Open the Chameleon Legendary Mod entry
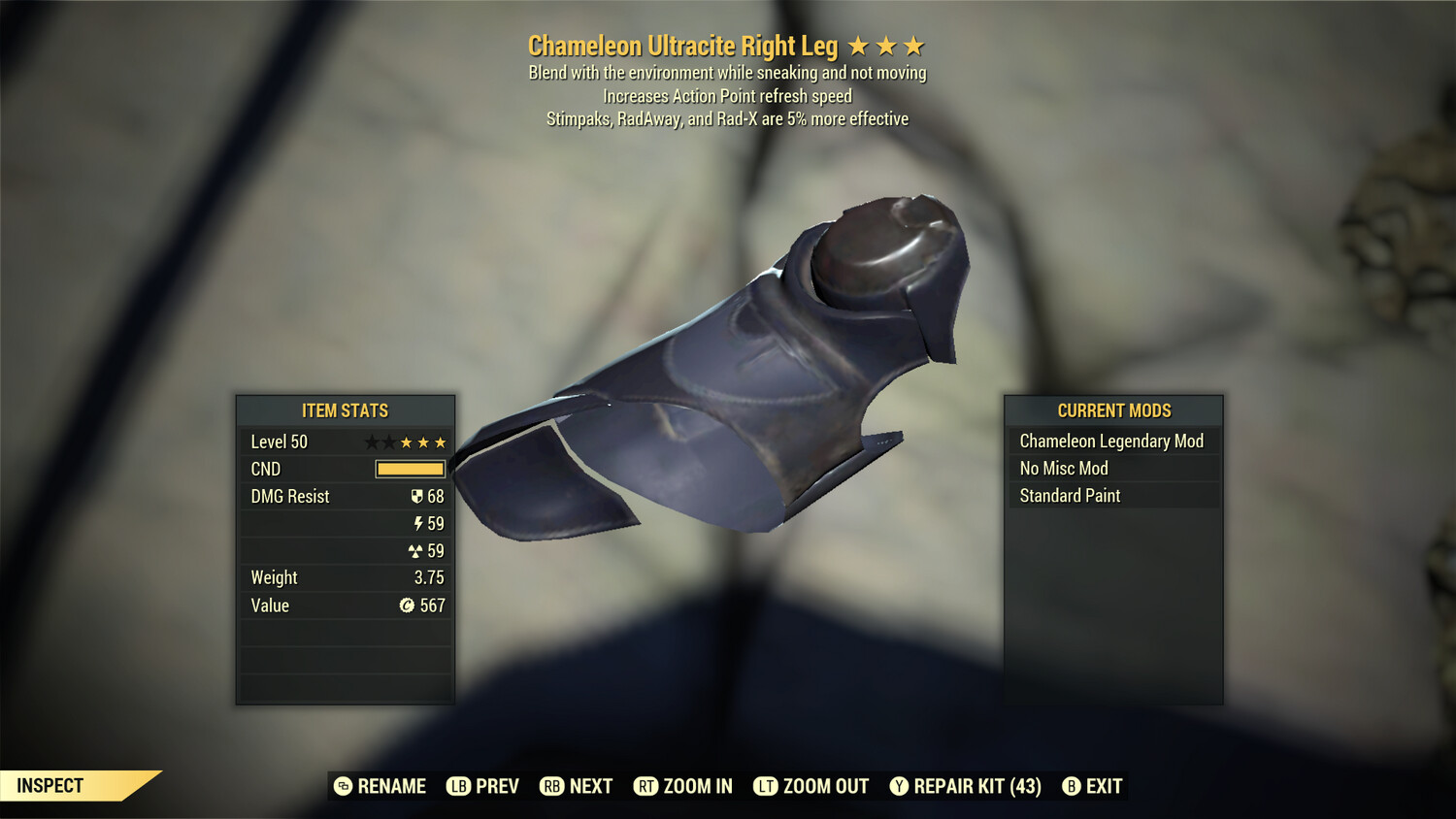Screen dimensions: 1456x819 (x=1110, y=441)
